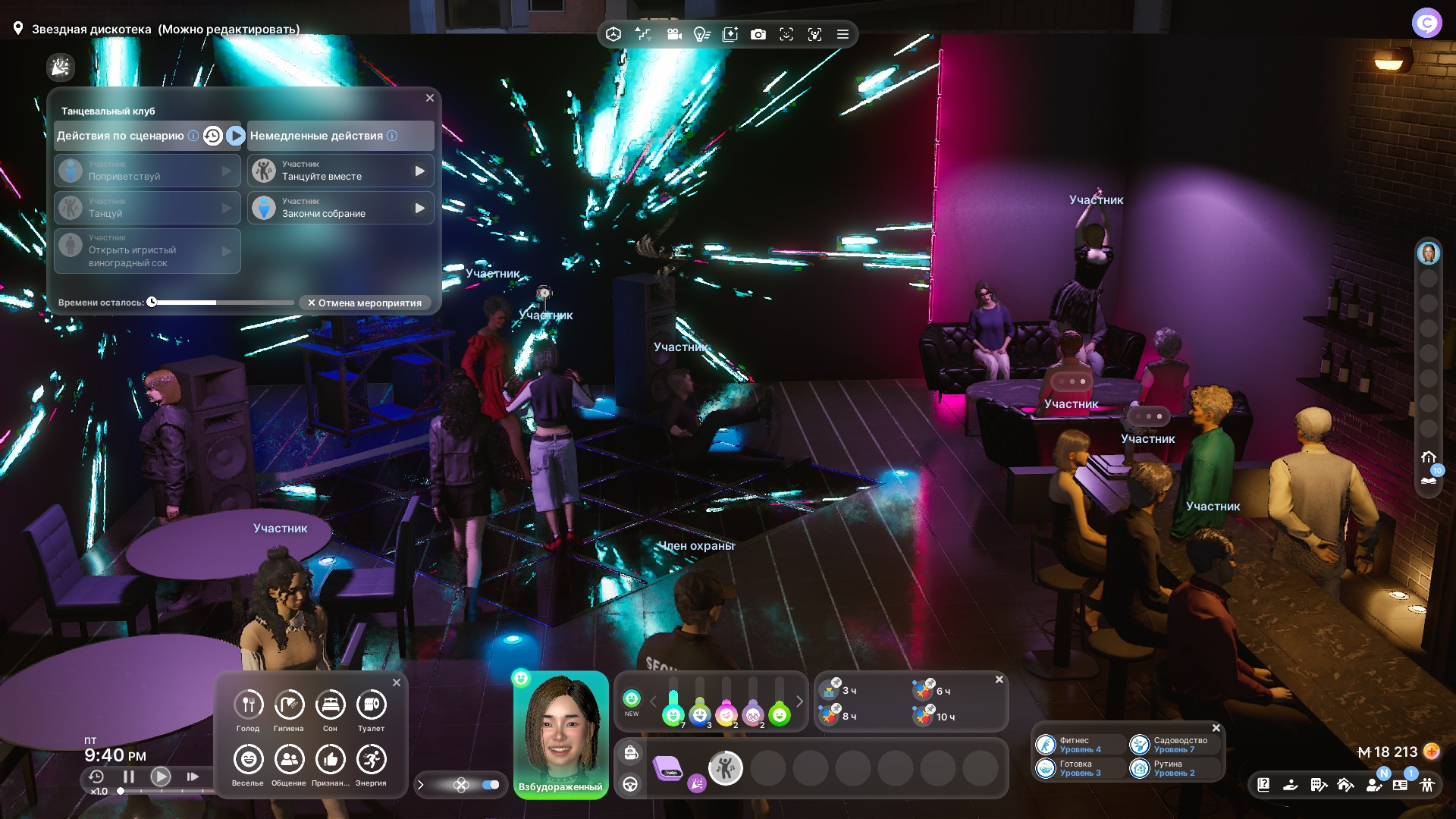1456x819 pixels.
Task: Close the Танцевальный клуб event panel
Action: 430,98
